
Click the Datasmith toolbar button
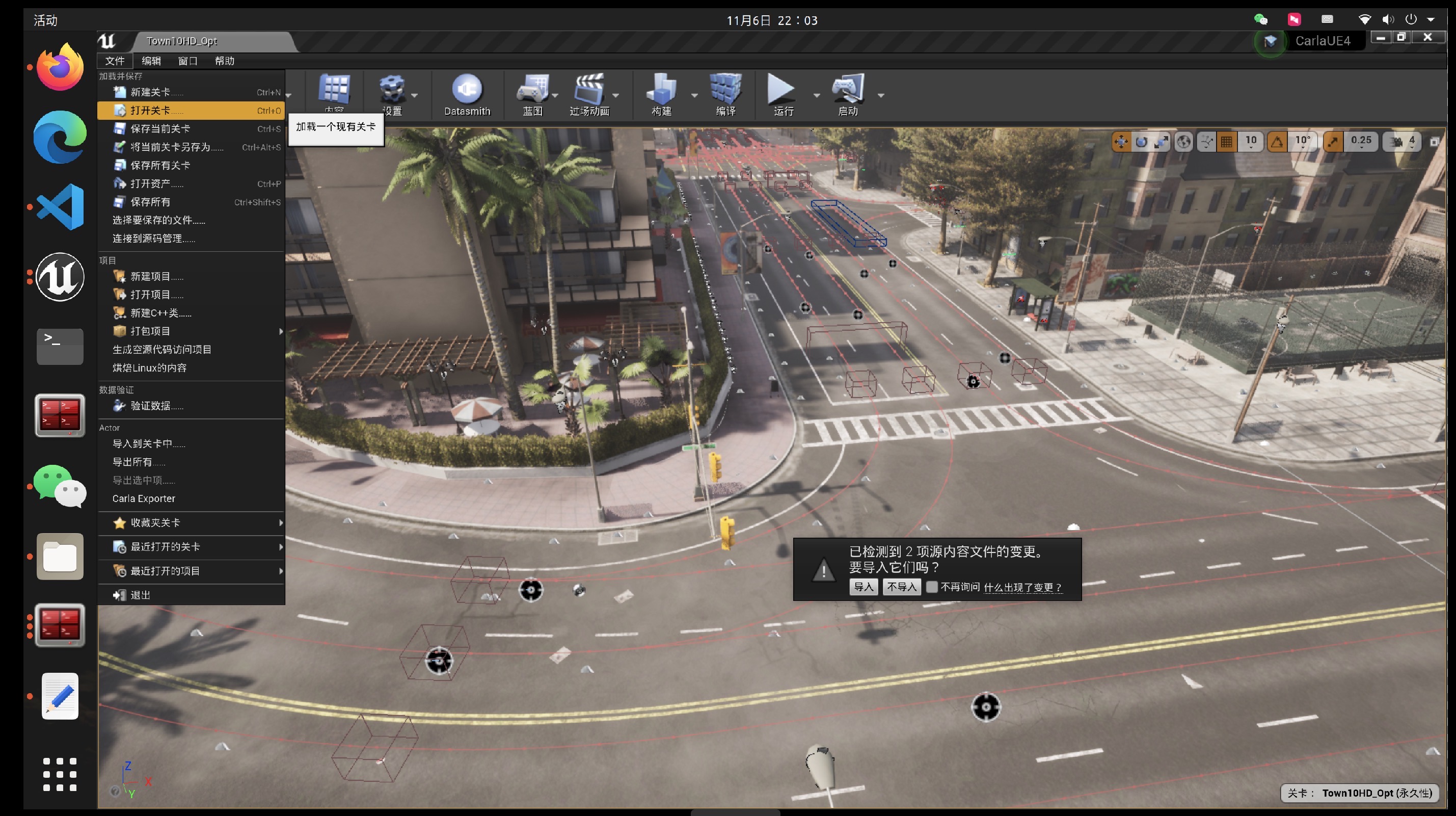click(467, 94)
